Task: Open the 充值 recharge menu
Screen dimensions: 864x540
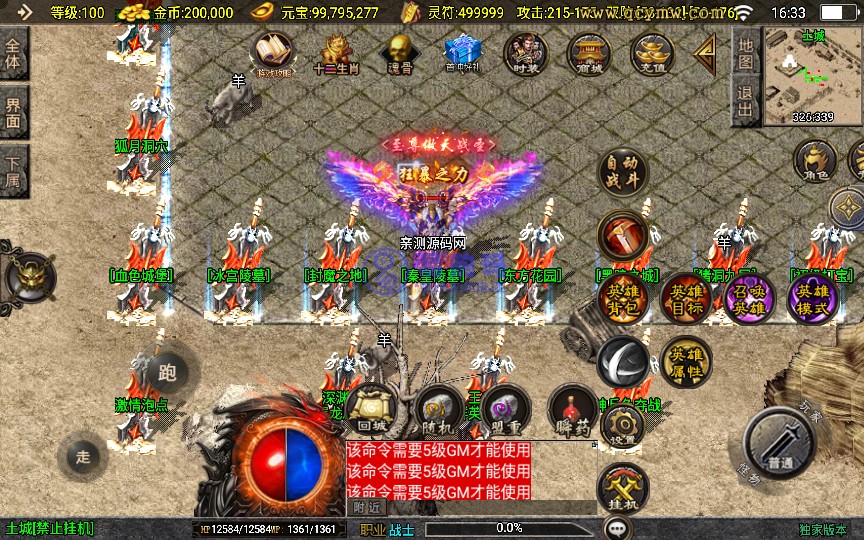Action: (x=653, y=52)
